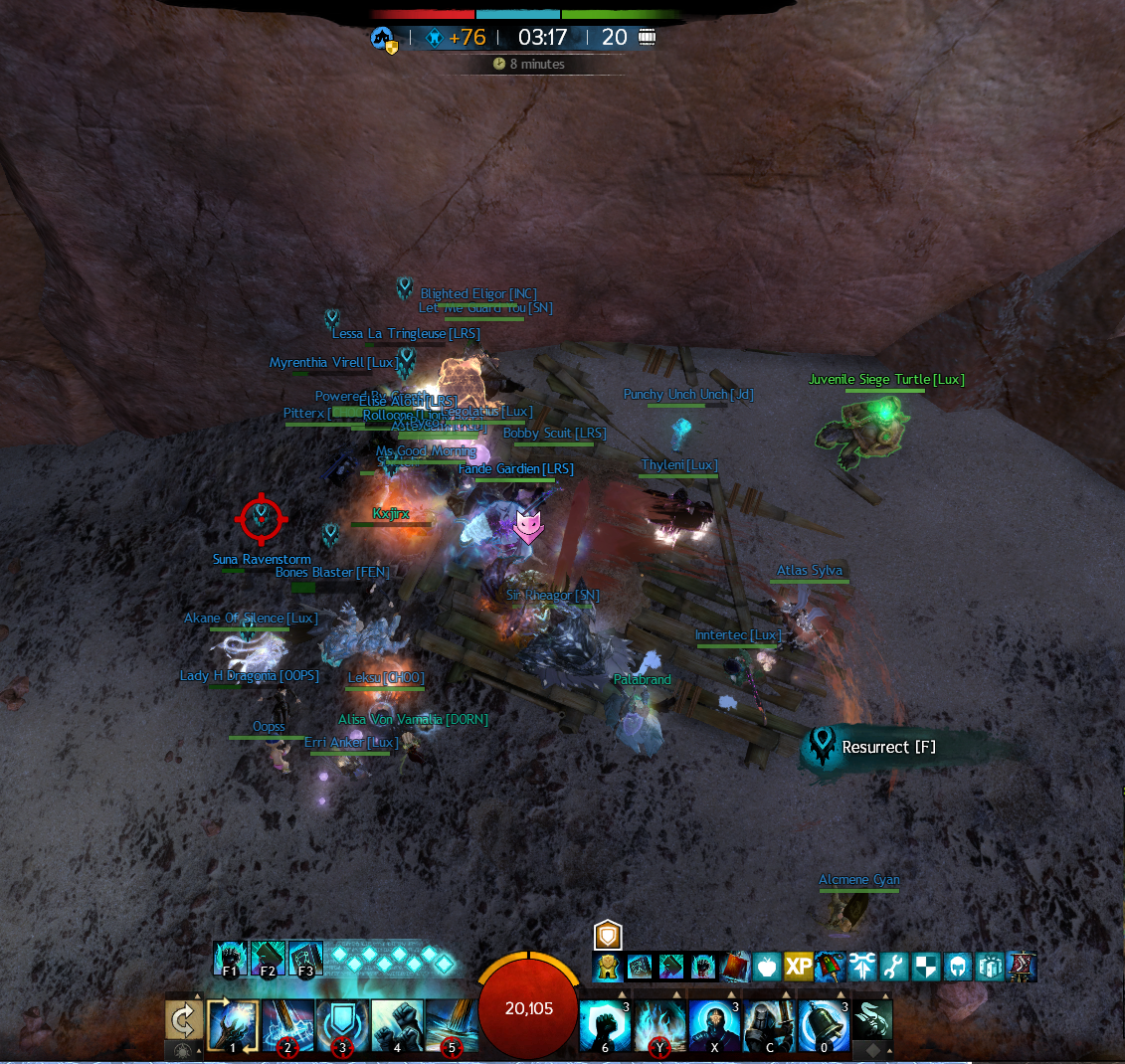The width and height of the screenshot is (1125, 1064).
Task: Target Suna Ravenstorm's red crosshair marker
Action: 262,518
